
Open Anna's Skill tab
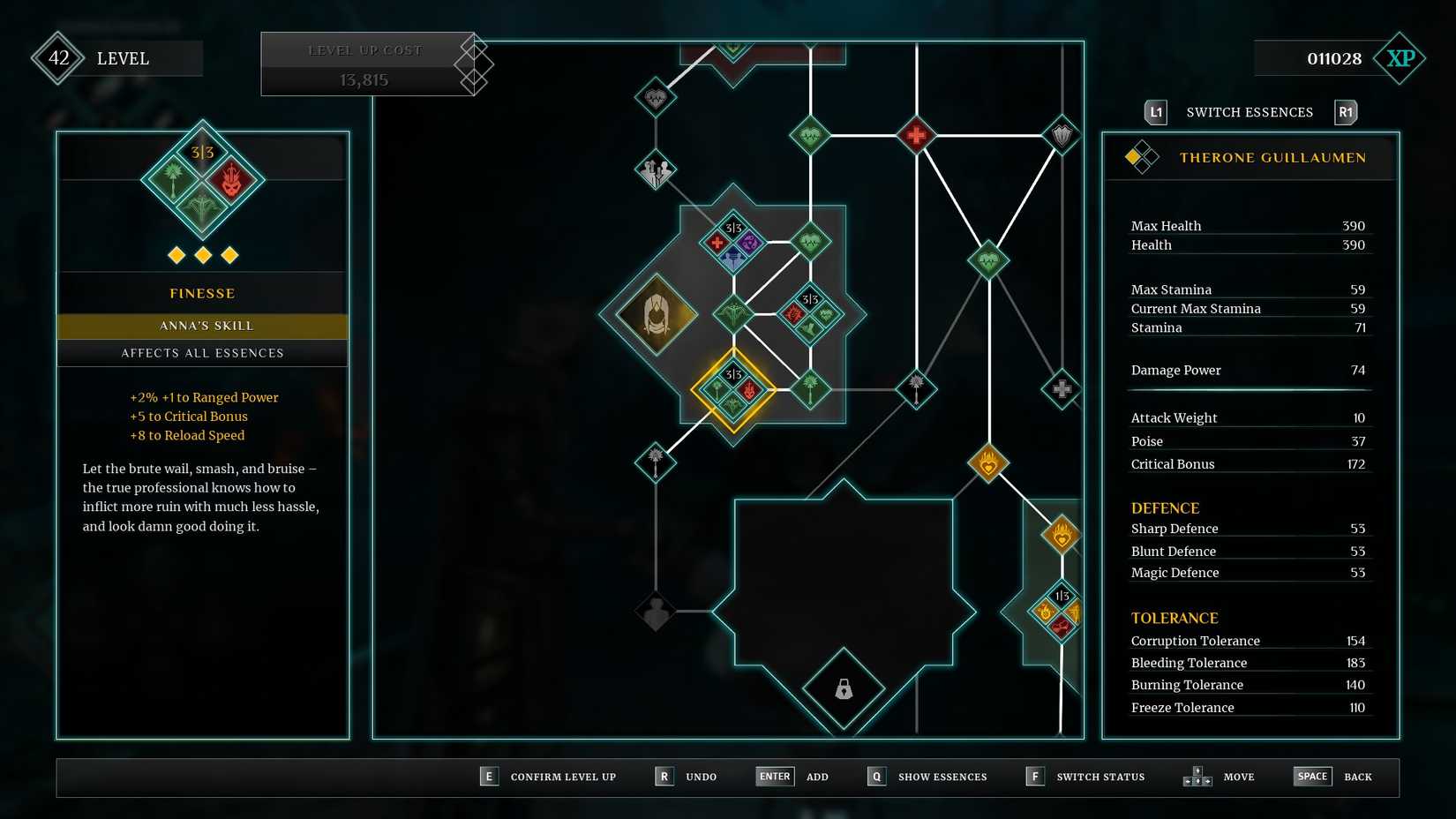click(202, 326)
